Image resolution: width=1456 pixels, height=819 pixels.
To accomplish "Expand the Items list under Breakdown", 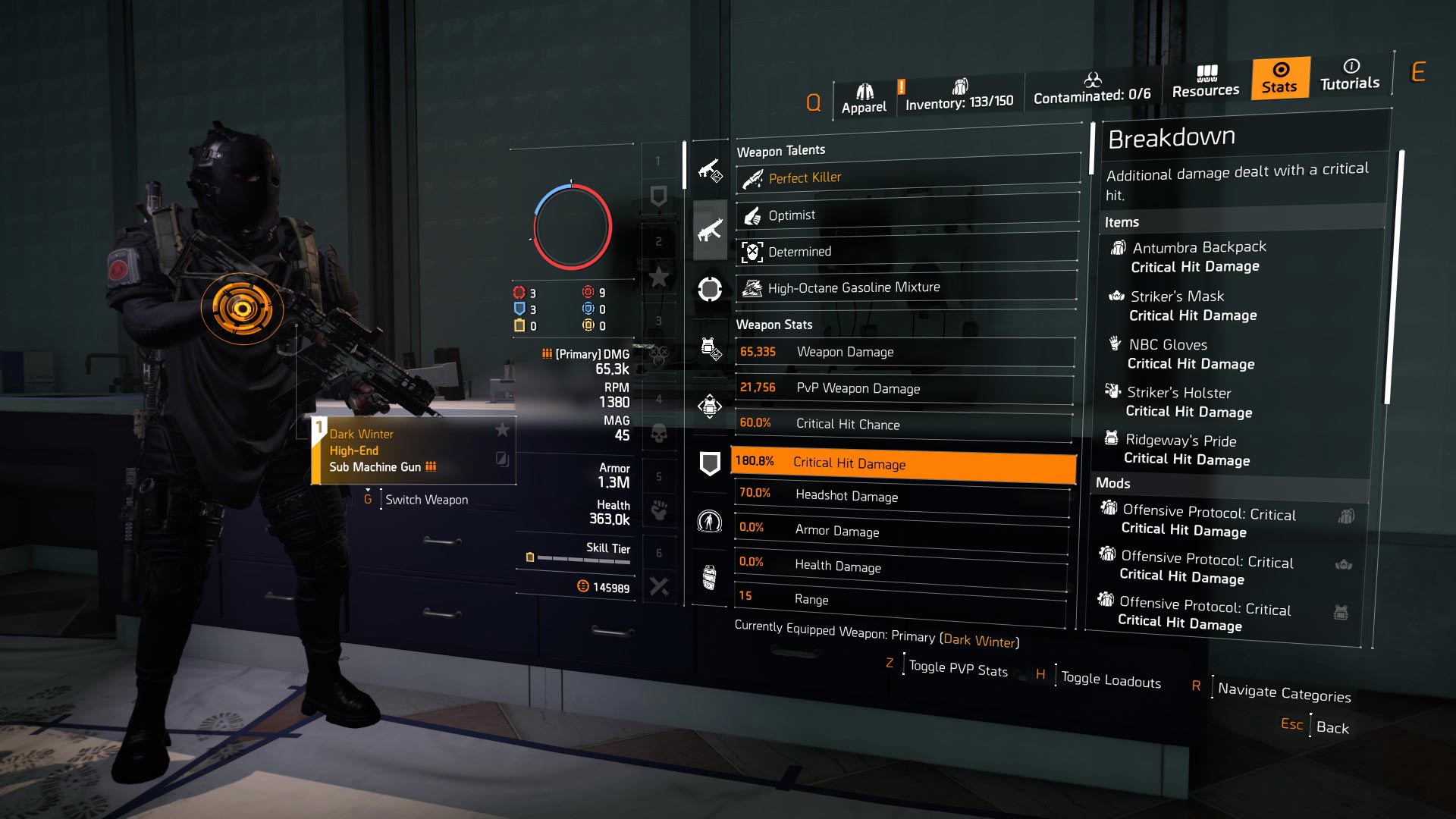I will pyautogui.click(x=1122, y=222).
